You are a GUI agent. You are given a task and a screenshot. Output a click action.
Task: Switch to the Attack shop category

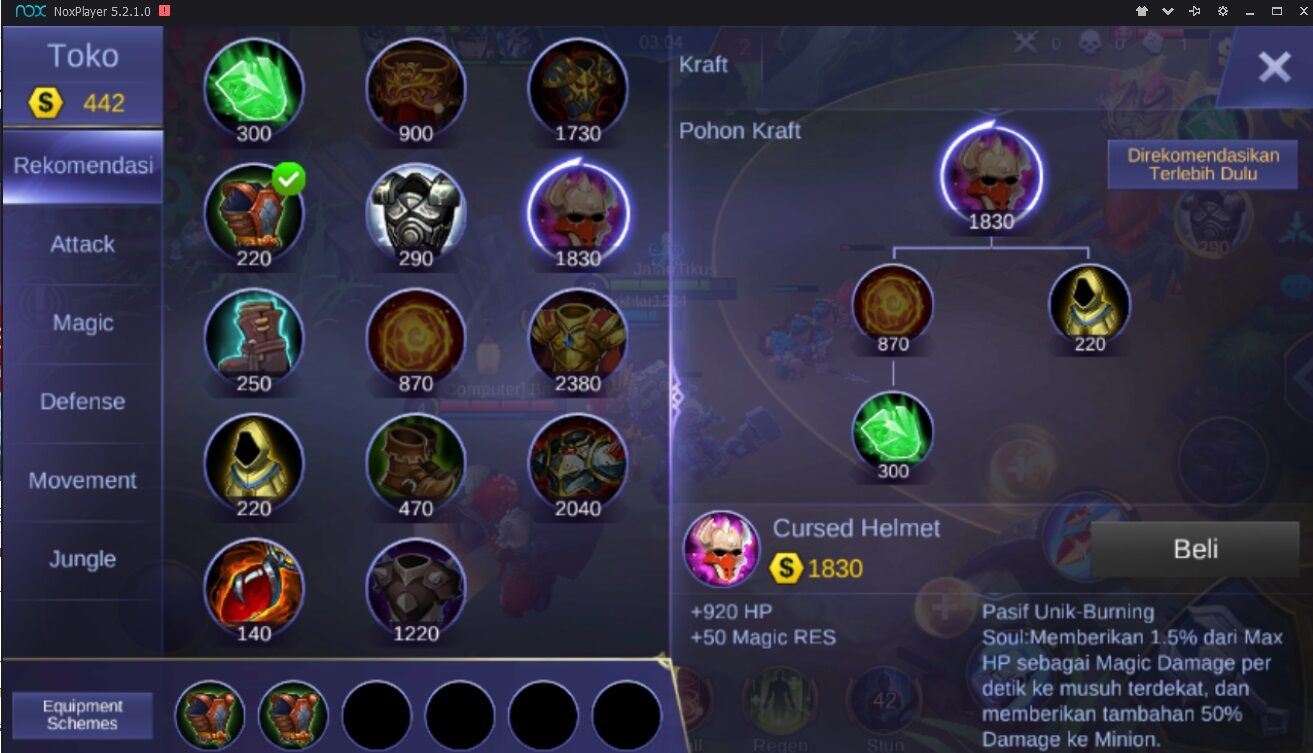[82, 244]
